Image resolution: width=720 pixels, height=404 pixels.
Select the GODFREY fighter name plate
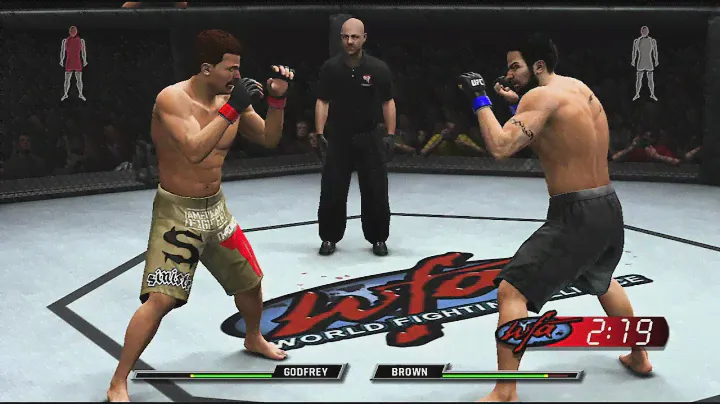(x=305, y=372)
